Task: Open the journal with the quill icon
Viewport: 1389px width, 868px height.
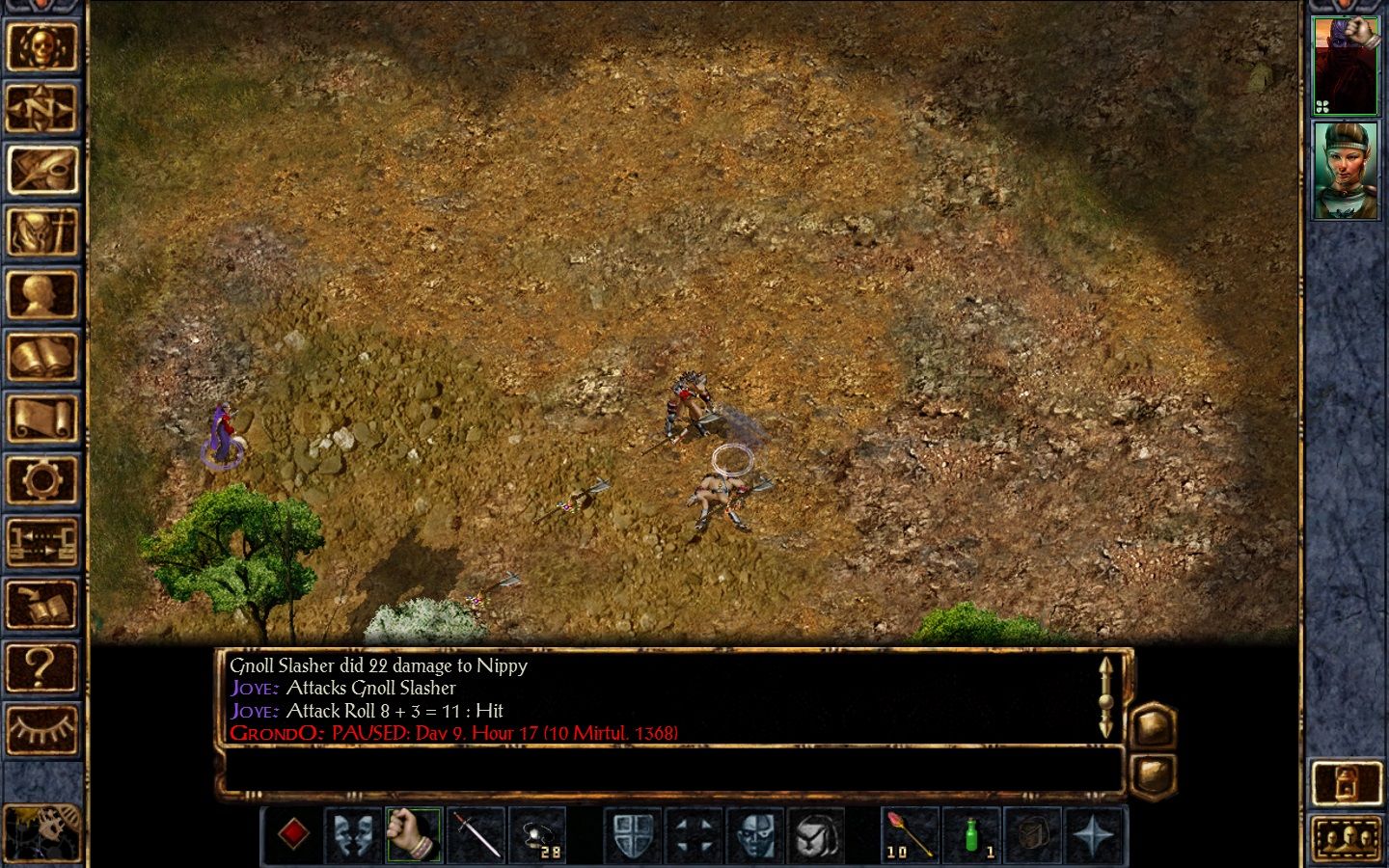Action: pyautogui.click(x=41, y=171)
